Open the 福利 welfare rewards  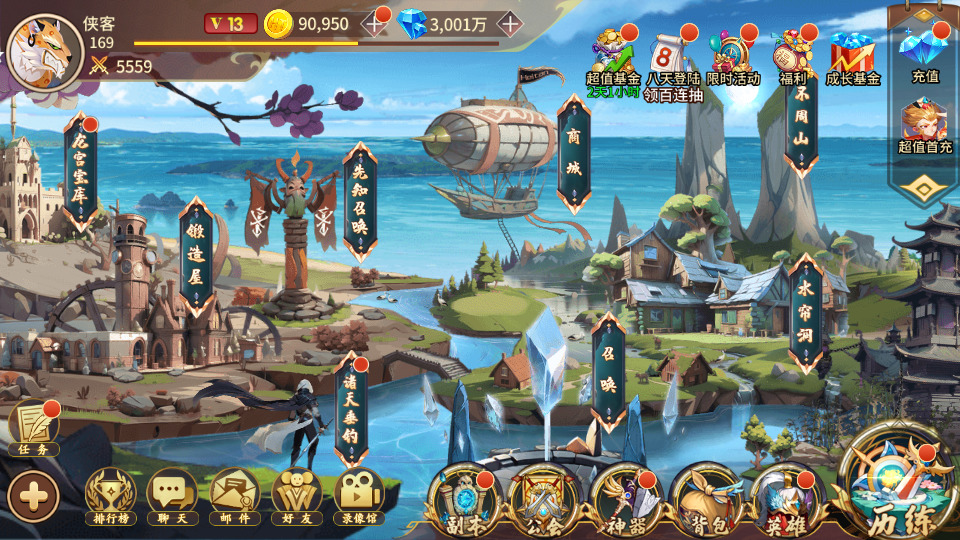(793, 55)
